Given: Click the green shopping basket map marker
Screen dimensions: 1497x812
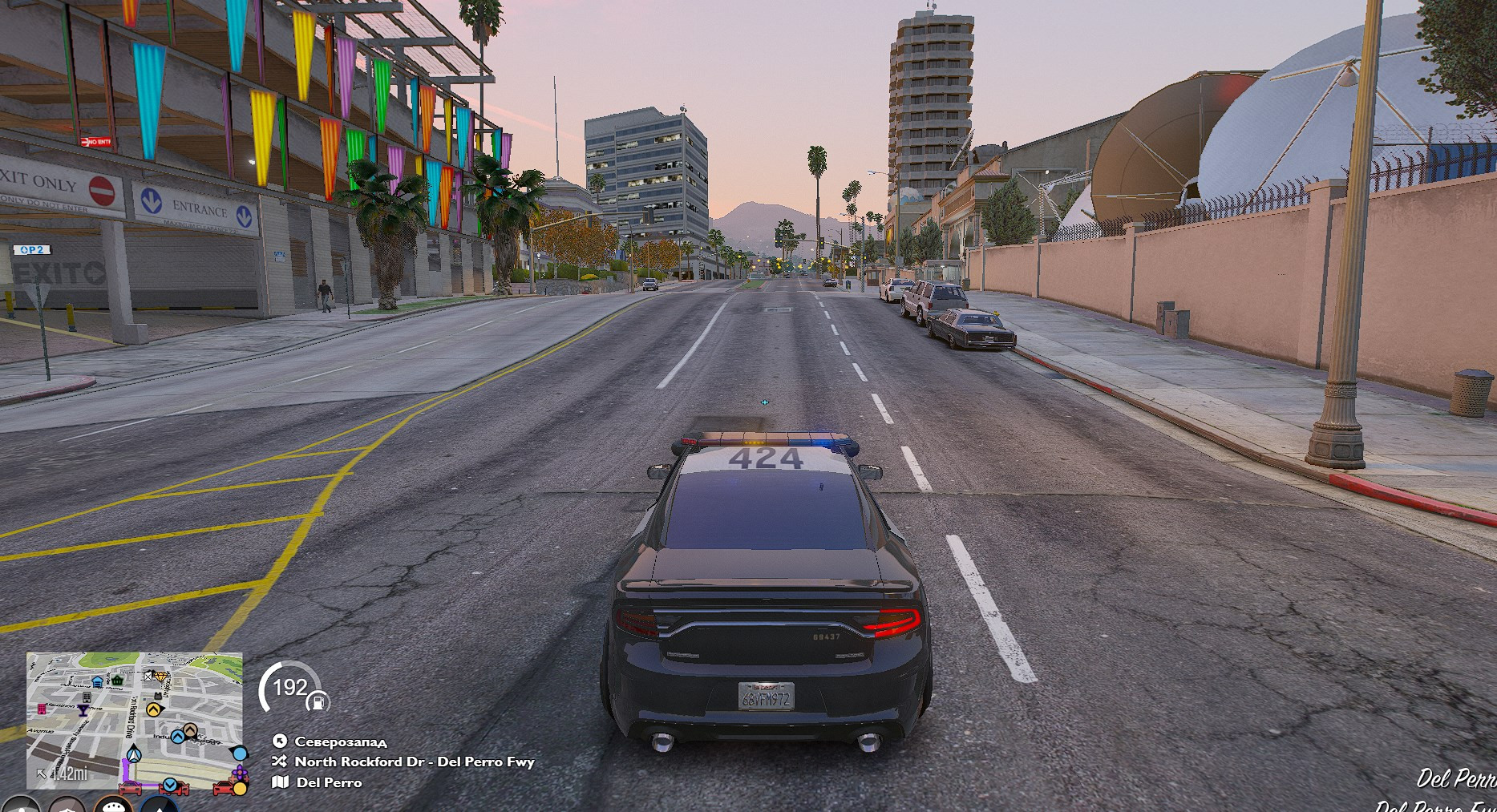Looking at the screenshot, I should [117, 681].
